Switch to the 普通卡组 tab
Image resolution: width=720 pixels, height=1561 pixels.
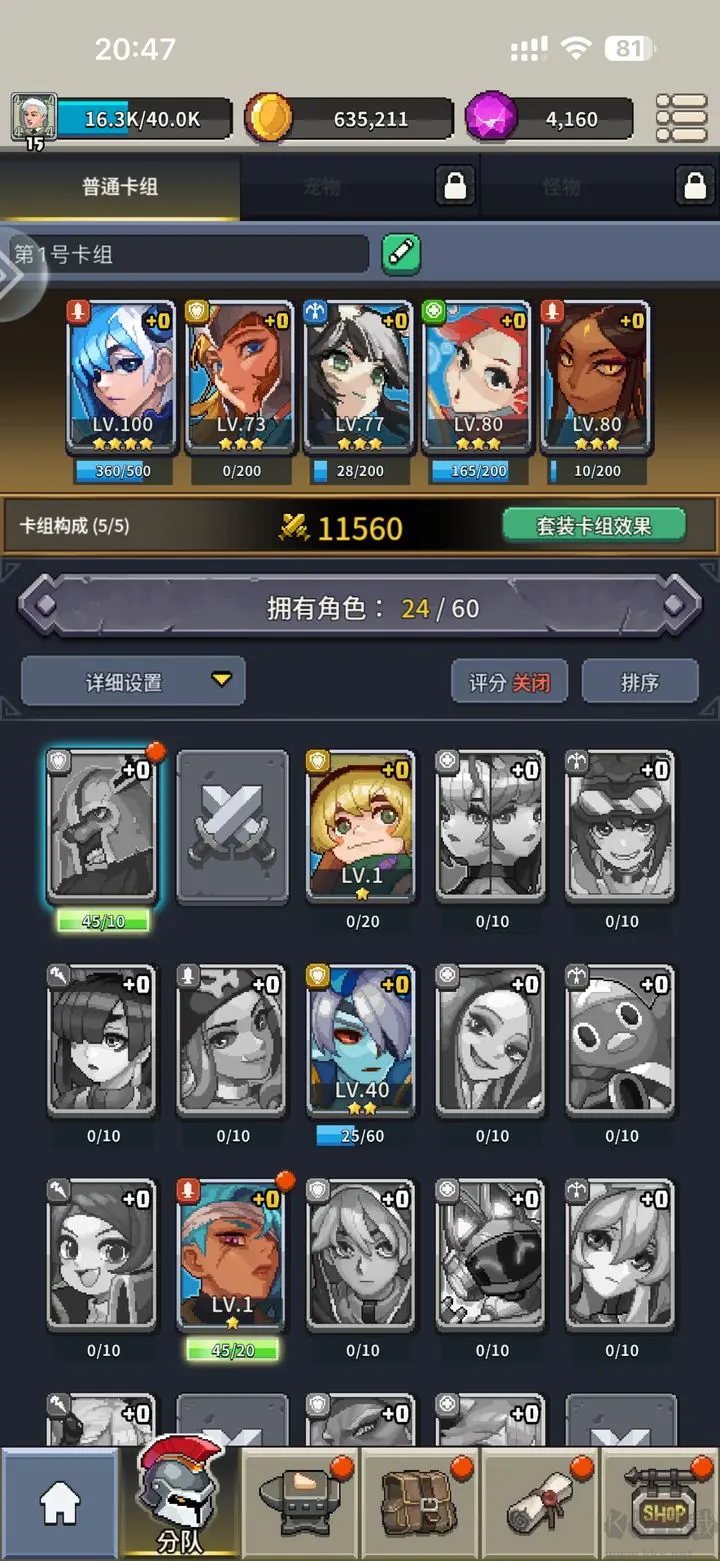(x=120, y=187)
